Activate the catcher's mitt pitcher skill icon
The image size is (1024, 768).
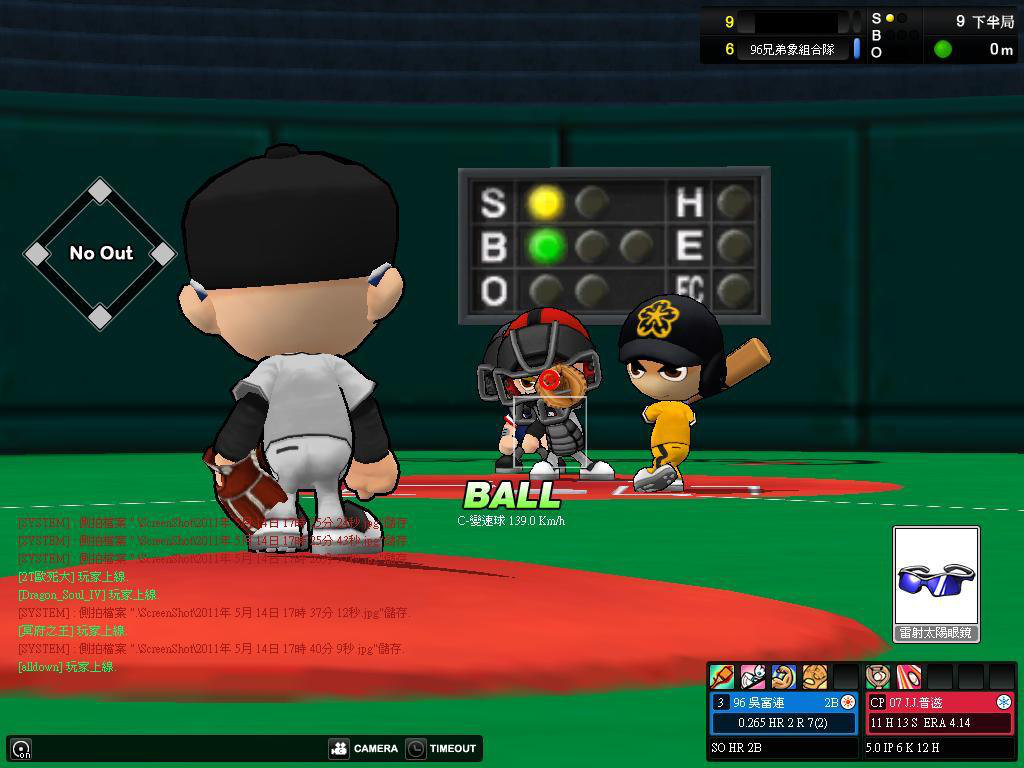878,677
